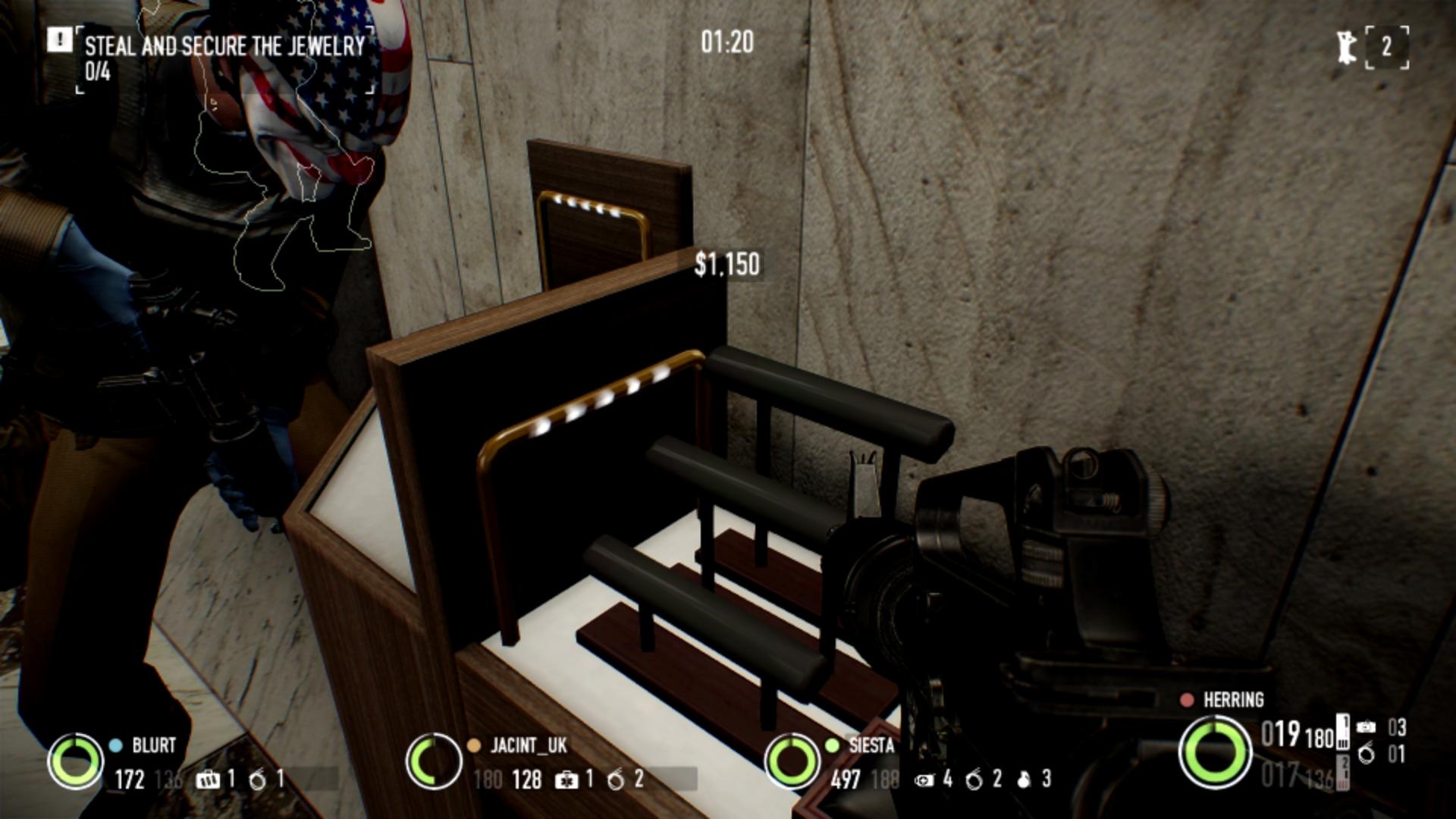Screen dimensions: 1456x819
Task: Click BLURT's ammo bag equipment icon
Action: (206, 780)
